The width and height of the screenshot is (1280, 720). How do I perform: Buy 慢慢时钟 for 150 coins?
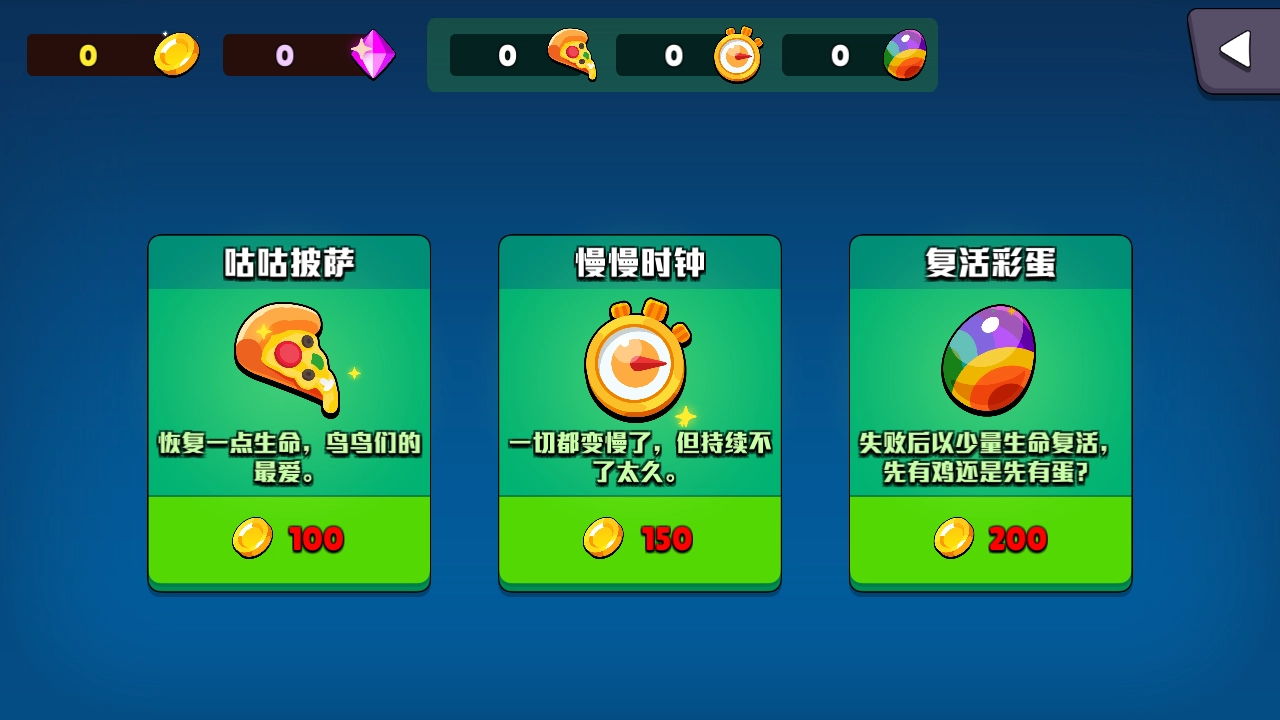tap(640, 538)
